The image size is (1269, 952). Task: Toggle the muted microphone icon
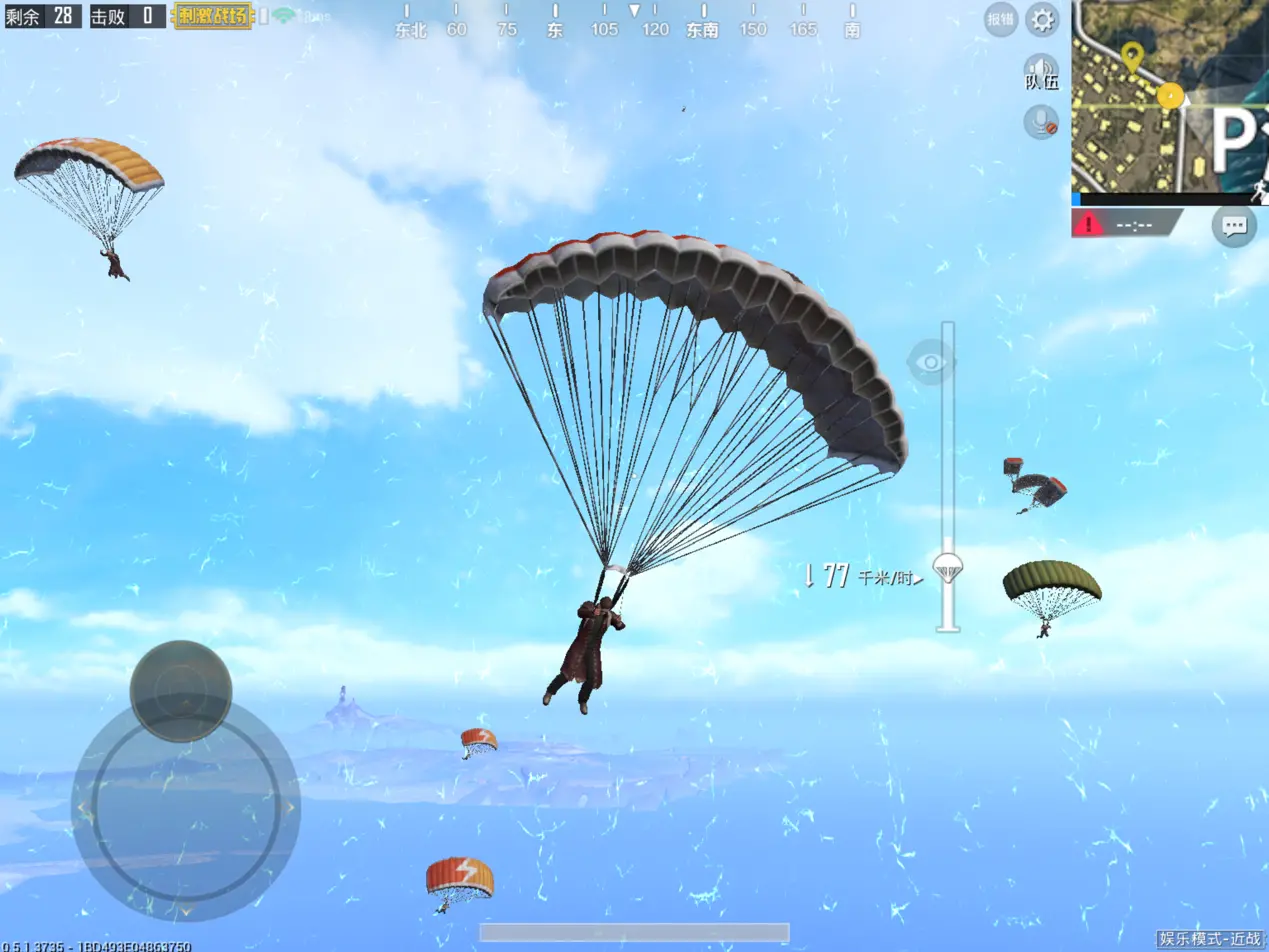(1042, 122)
